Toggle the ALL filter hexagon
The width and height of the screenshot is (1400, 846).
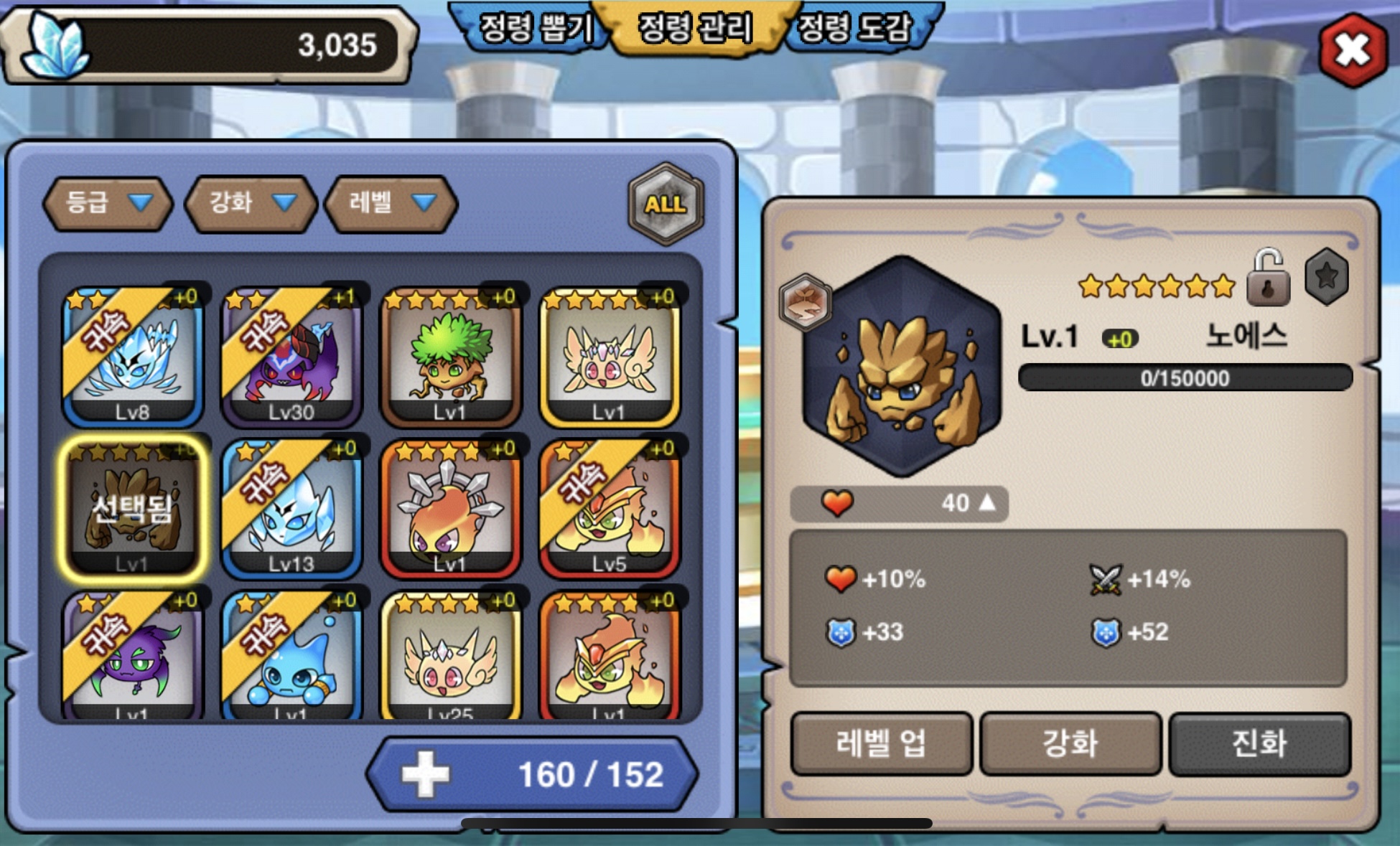point(666,205)
